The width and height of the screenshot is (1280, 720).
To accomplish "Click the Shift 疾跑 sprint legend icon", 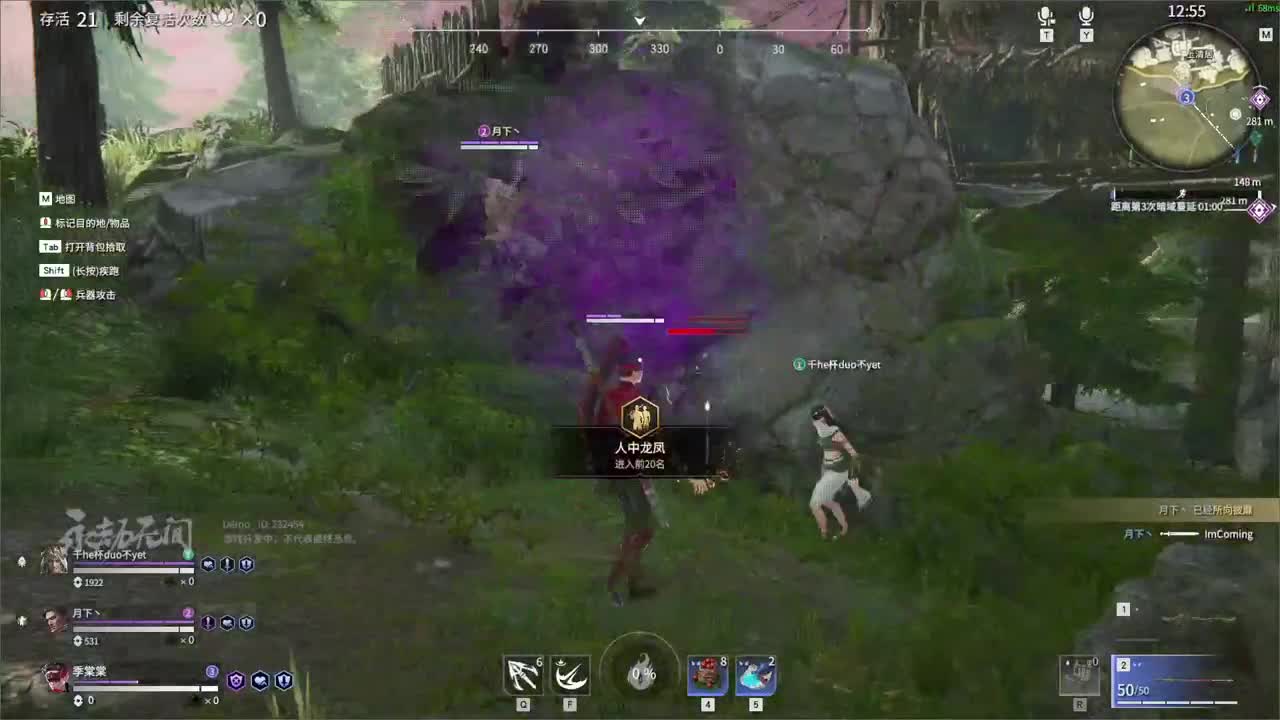I will coord(54,270).
